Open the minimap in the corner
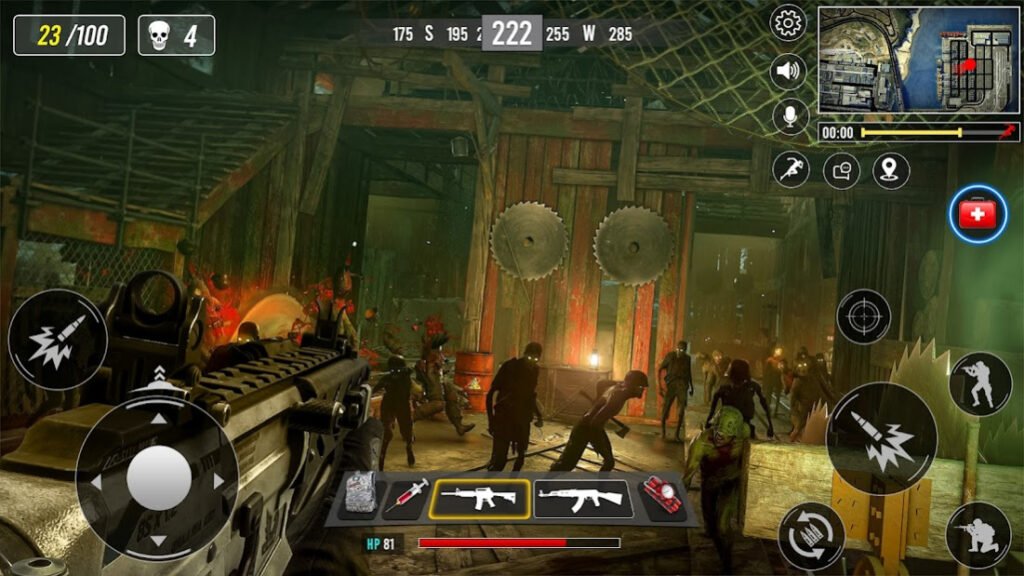Screen dimensions: 1024x576 (x=918, y=60)
